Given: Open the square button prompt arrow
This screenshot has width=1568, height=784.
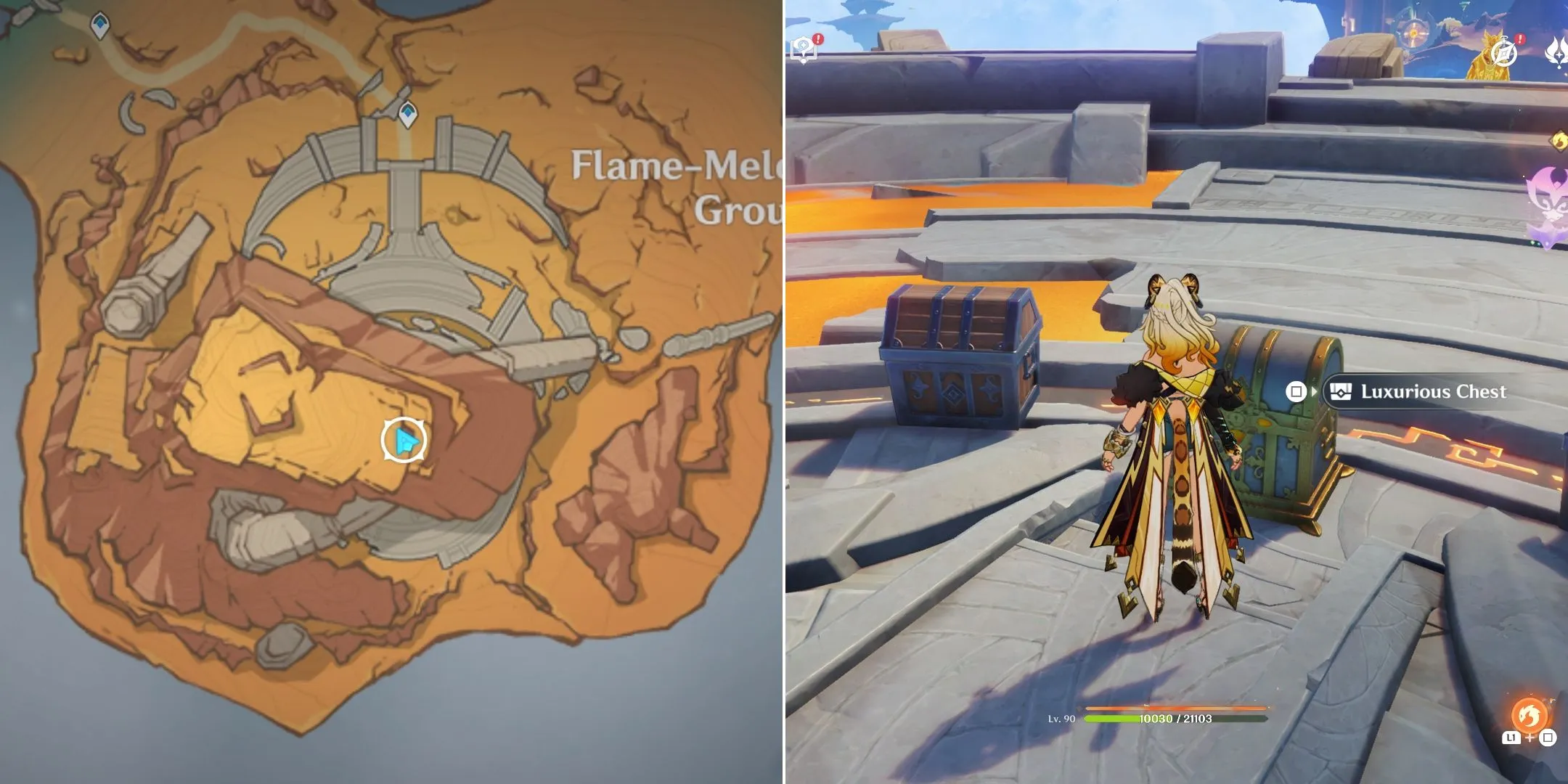Looking at the screenshot, I should 1315,392.
